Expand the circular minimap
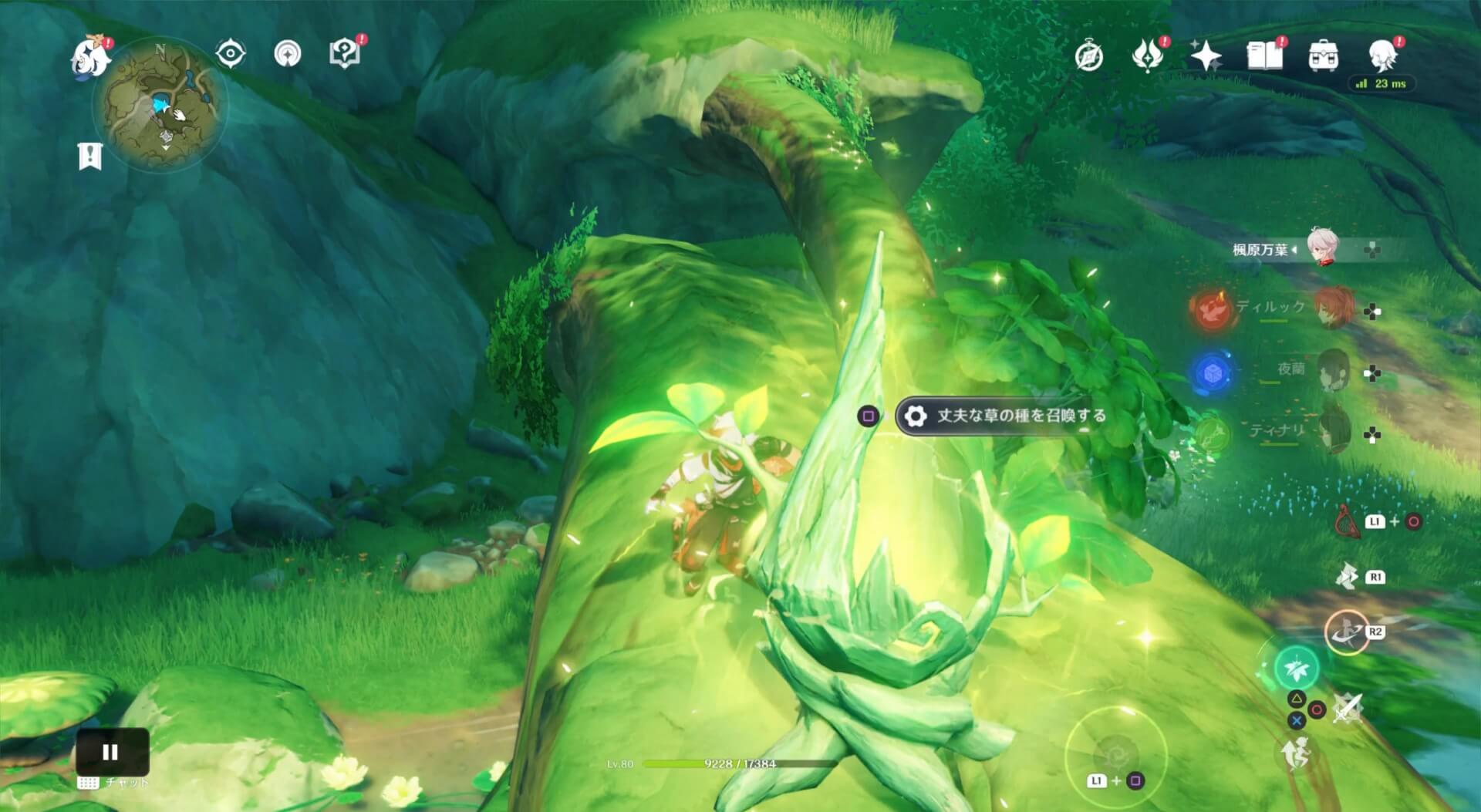Viewport: 1481px width, 812px height. (x=160, y=103)
